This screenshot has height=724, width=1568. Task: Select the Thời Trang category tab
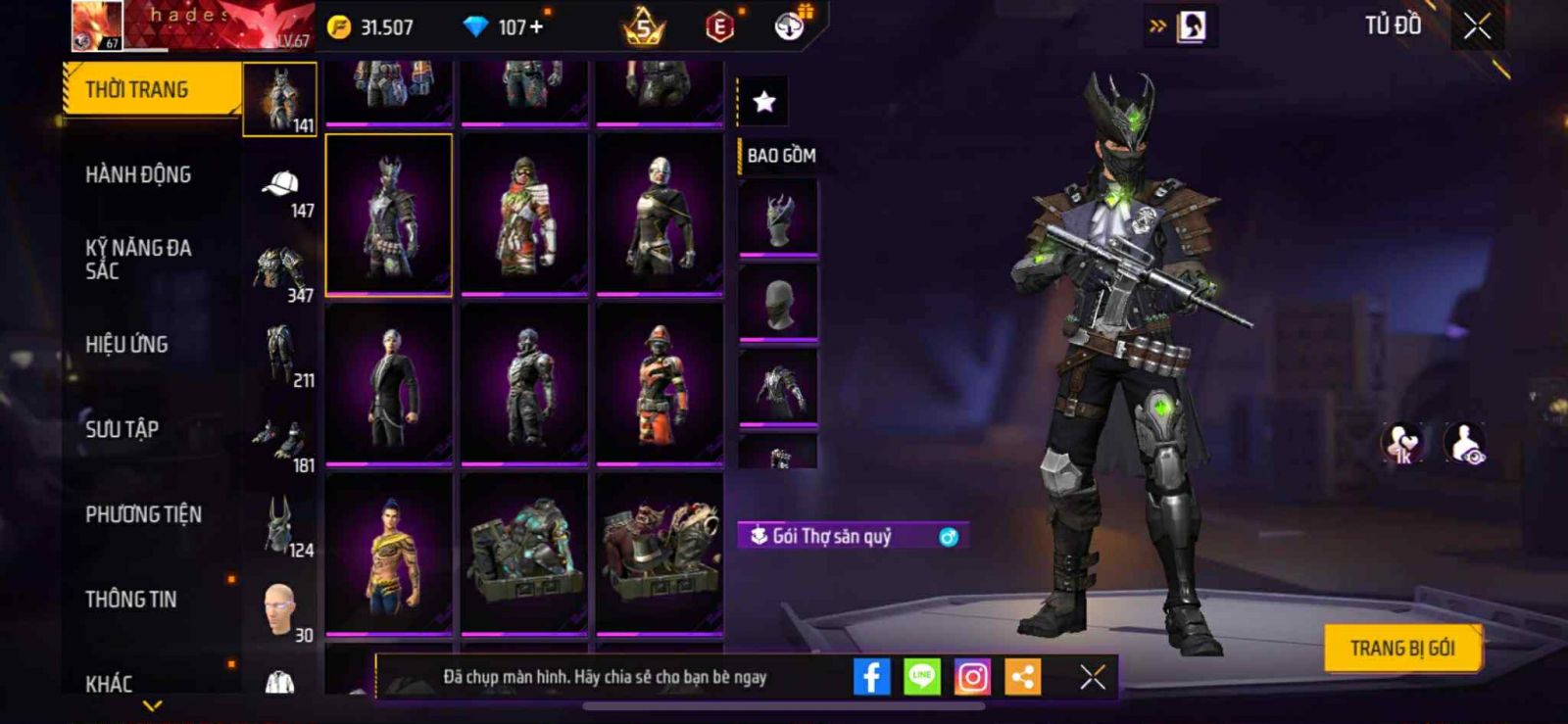(150, 90)
